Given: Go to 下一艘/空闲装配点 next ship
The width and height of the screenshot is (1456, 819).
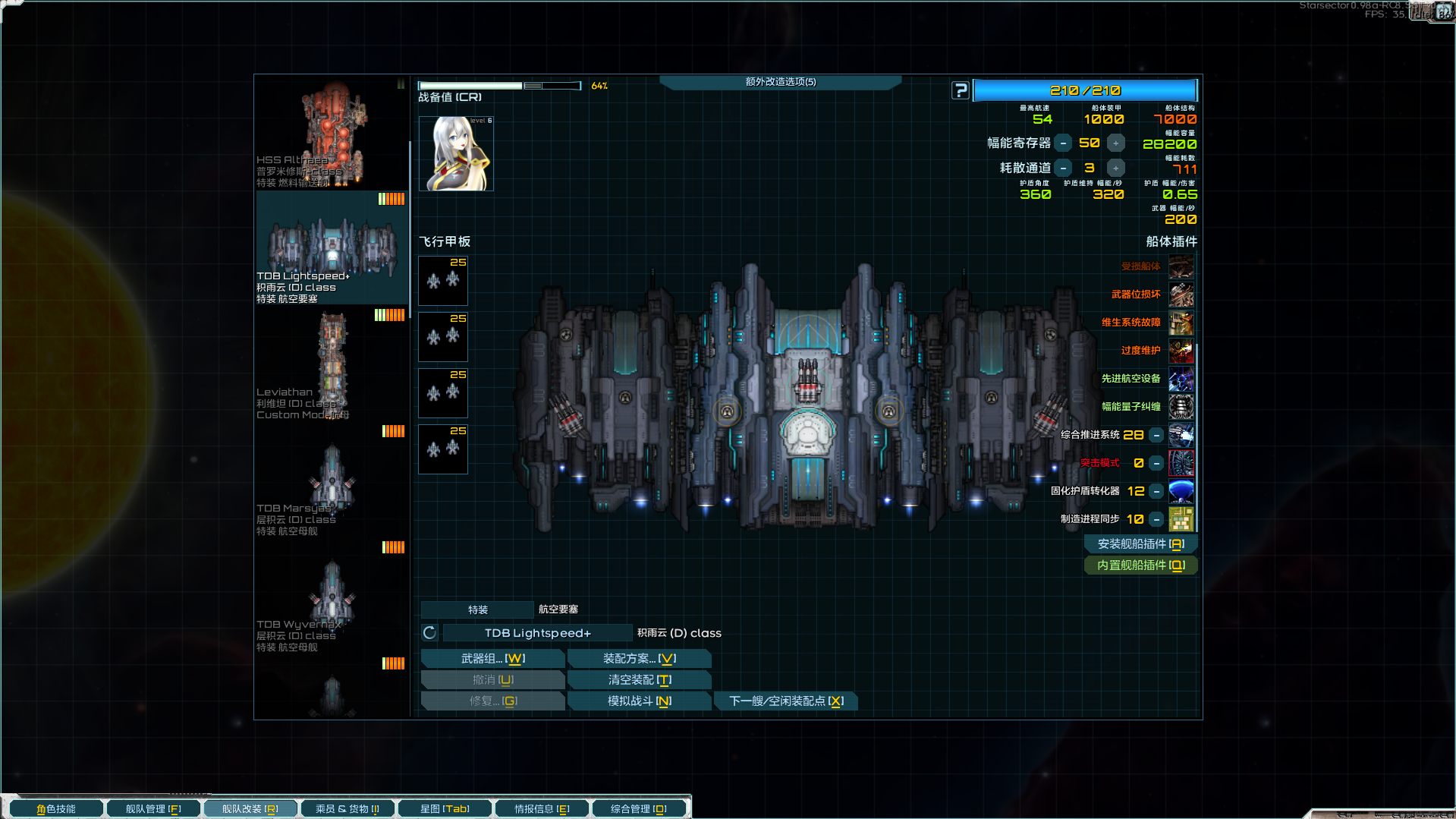Looking at the screenshot, I should pyautogui.click(x=786, y=701).
